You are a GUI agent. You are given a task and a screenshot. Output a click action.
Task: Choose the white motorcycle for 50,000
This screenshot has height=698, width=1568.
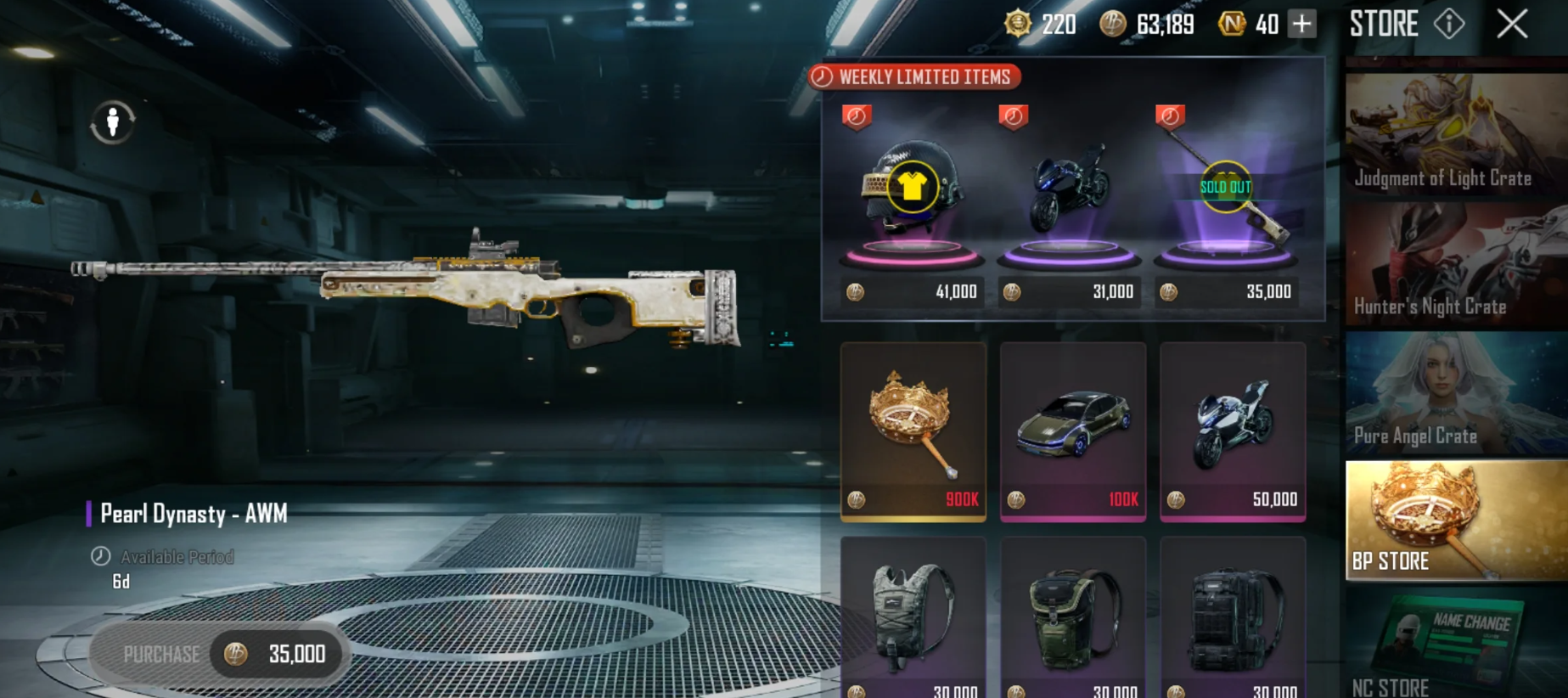click(1233, 431)
